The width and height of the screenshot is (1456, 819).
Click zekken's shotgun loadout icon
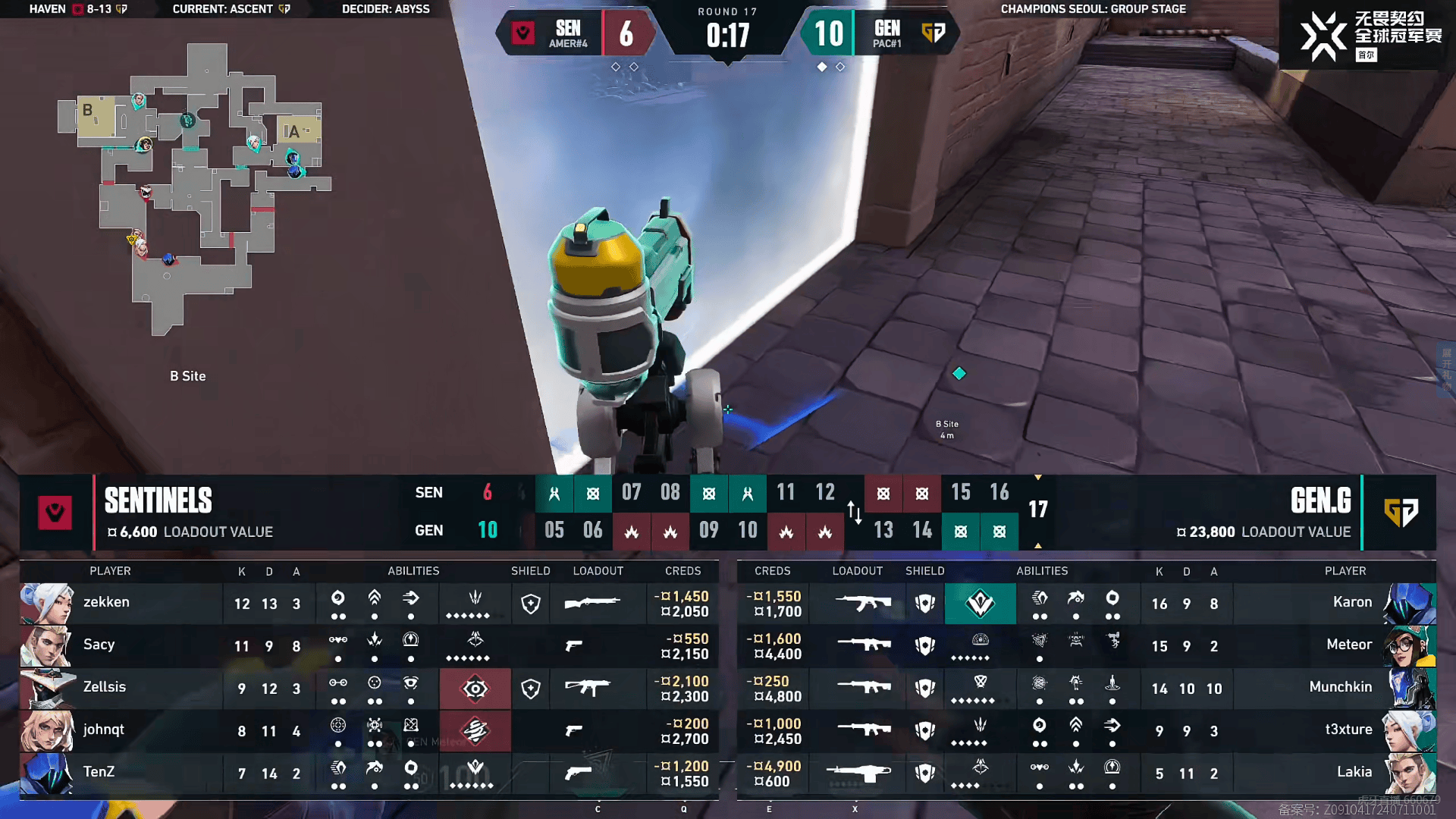pyautogui.click(x=593, y=604)
